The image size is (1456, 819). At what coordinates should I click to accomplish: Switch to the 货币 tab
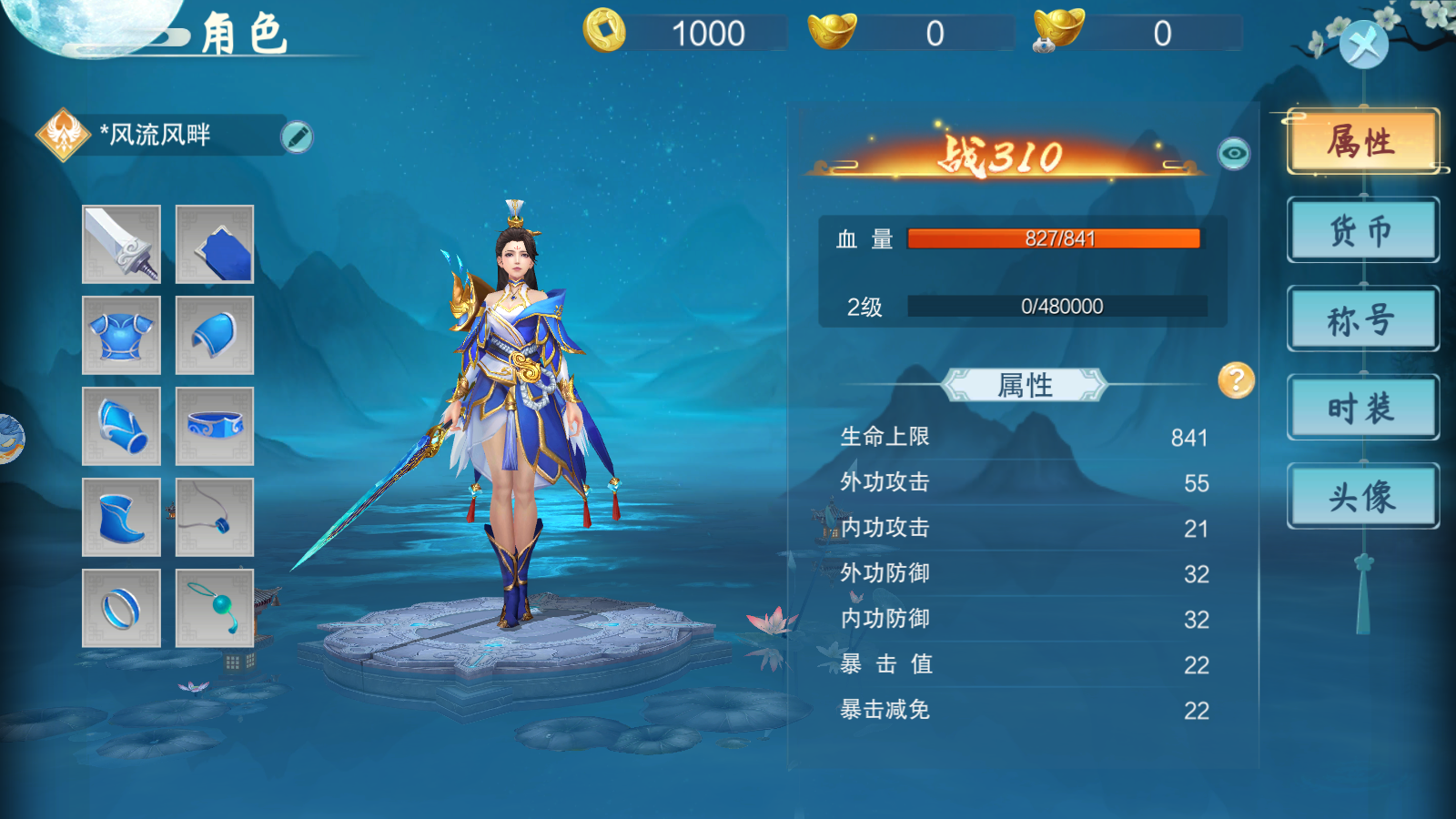pos(1362,230)
